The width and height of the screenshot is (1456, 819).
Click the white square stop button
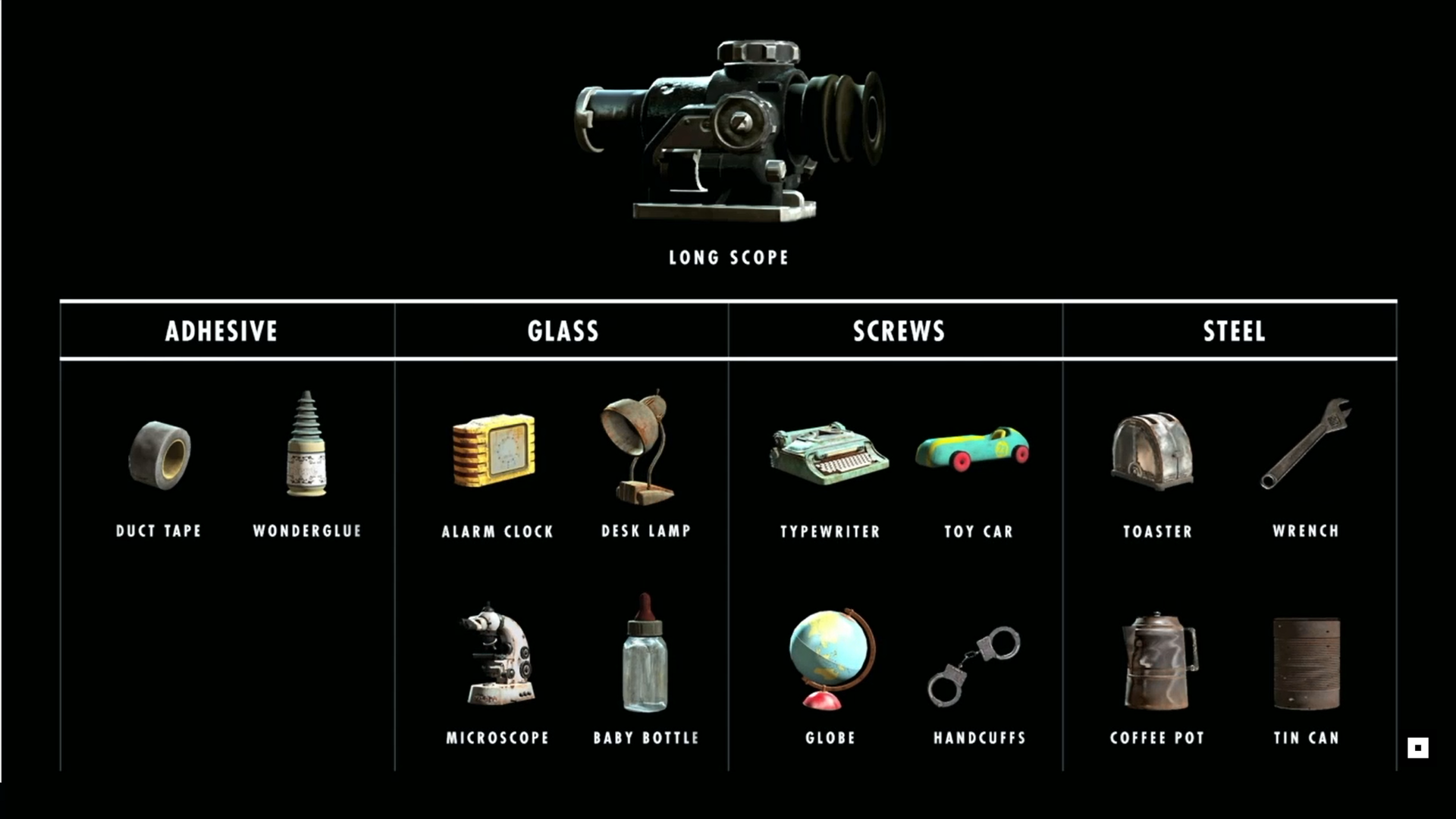(1417, 748)
